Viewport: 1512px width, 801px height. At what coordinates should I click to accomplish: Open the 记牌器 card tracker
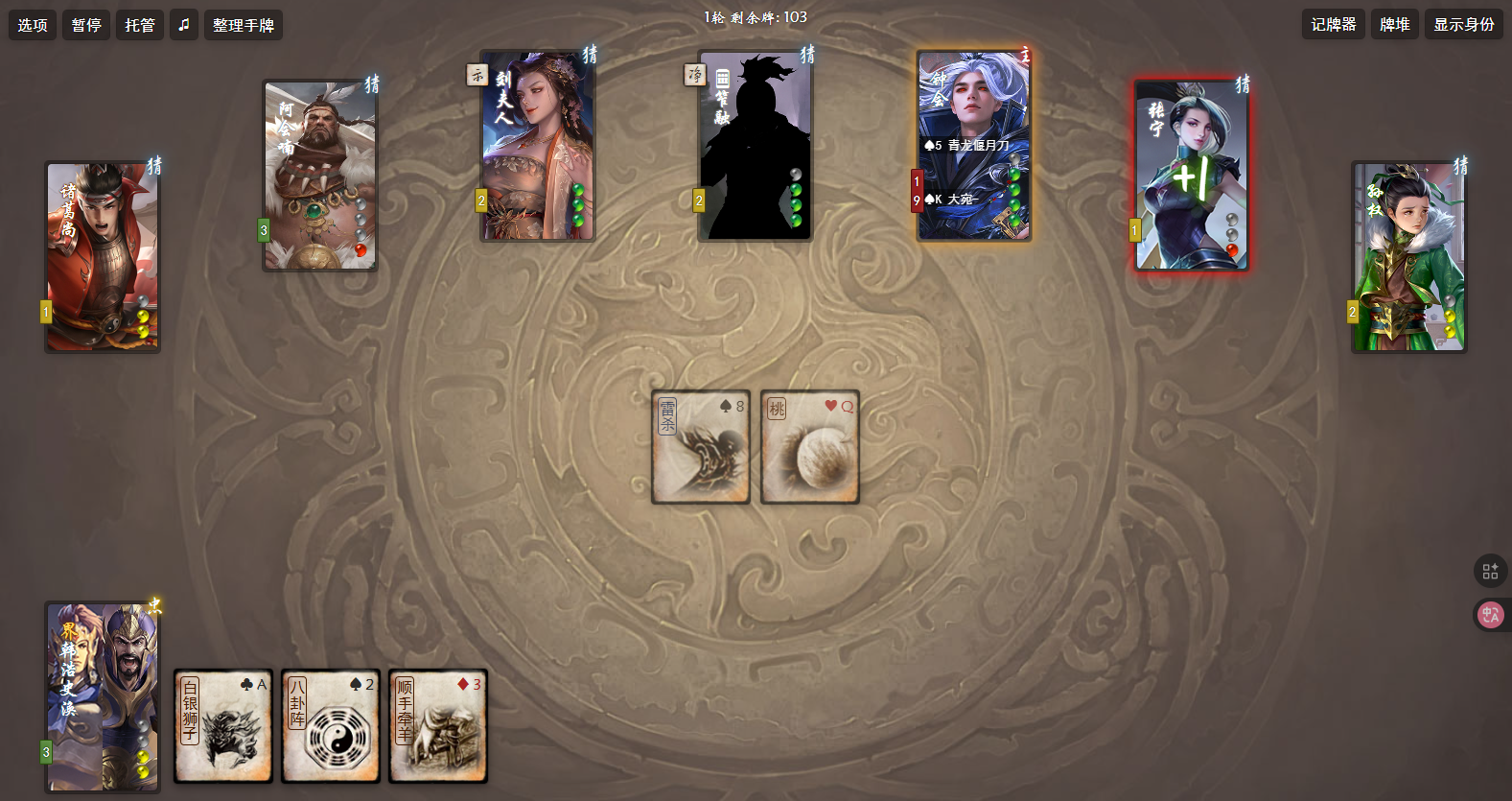[1334, 25]
